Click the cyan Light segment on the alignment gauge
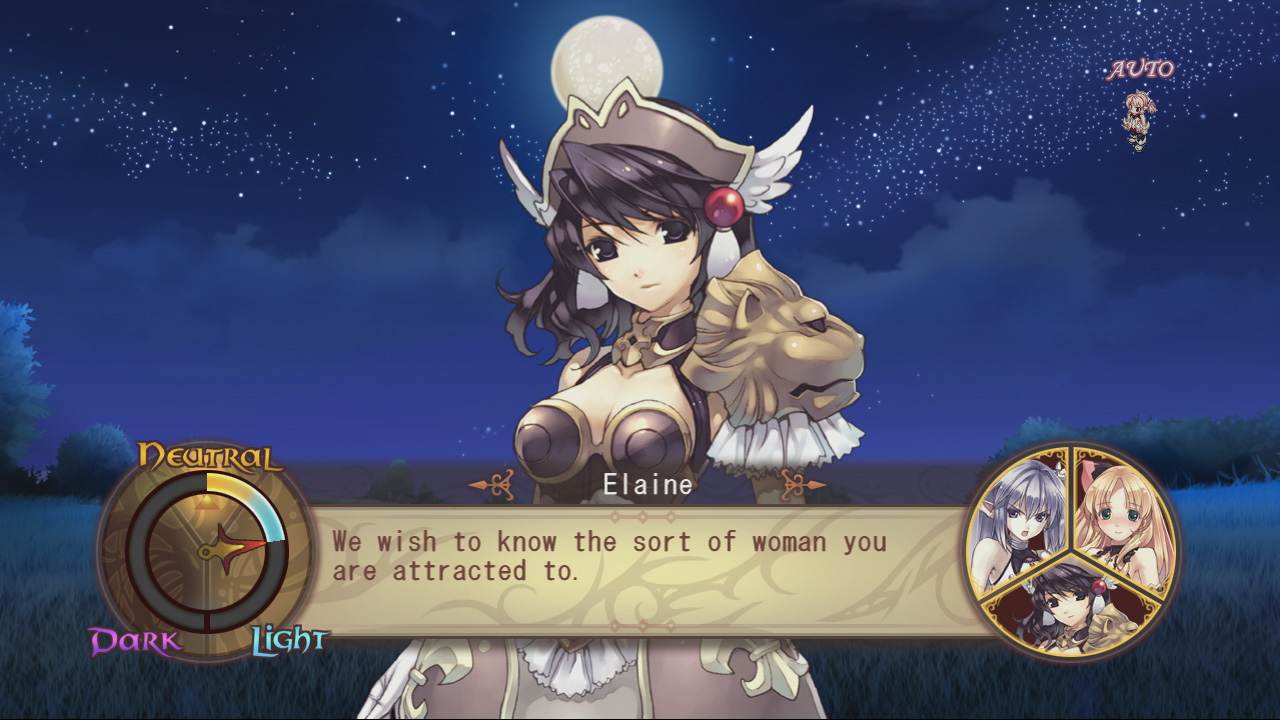Viewport: 1280px width, 720px height. pos(270,520)
